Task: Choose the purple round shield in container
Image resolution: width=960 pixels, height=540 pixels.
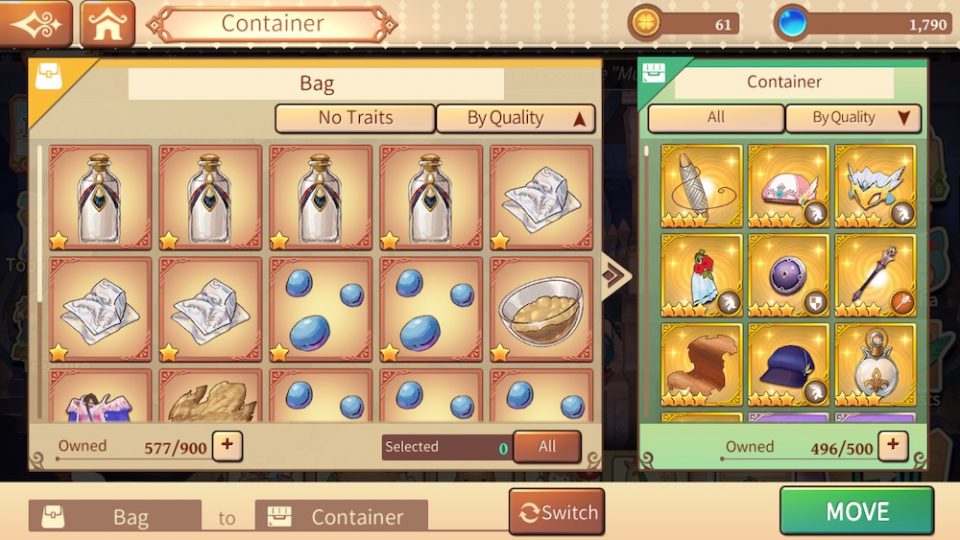Action: (788, 275)
